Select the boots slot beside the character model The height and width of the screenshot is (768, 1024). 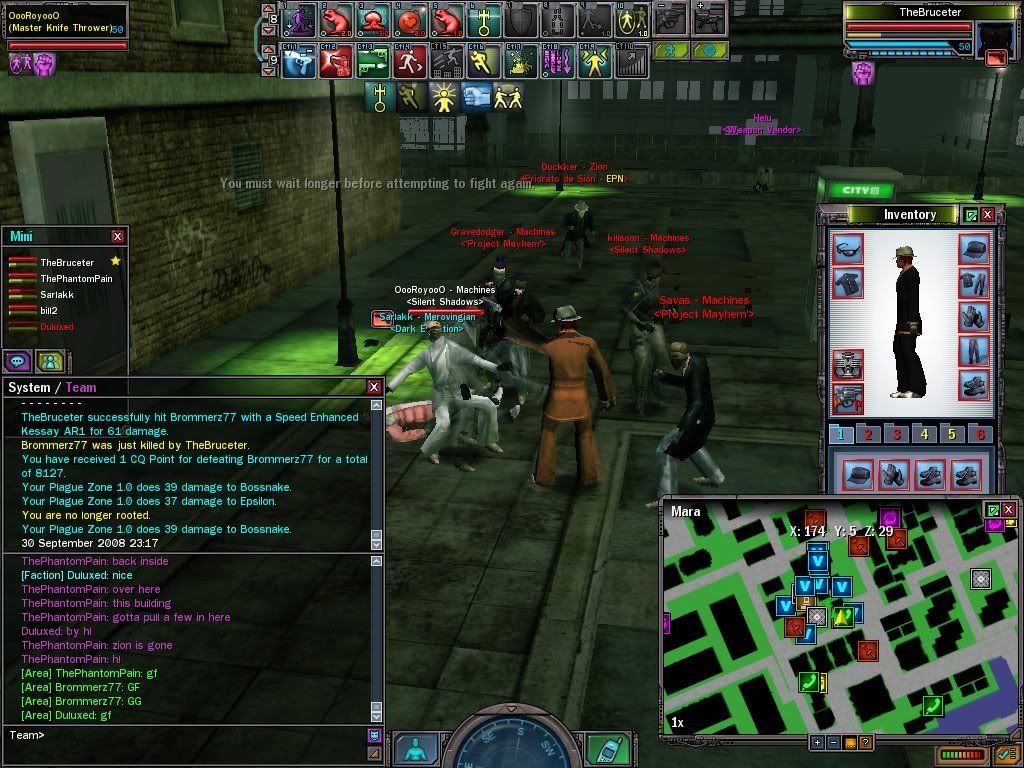click(x=974, y=385)
